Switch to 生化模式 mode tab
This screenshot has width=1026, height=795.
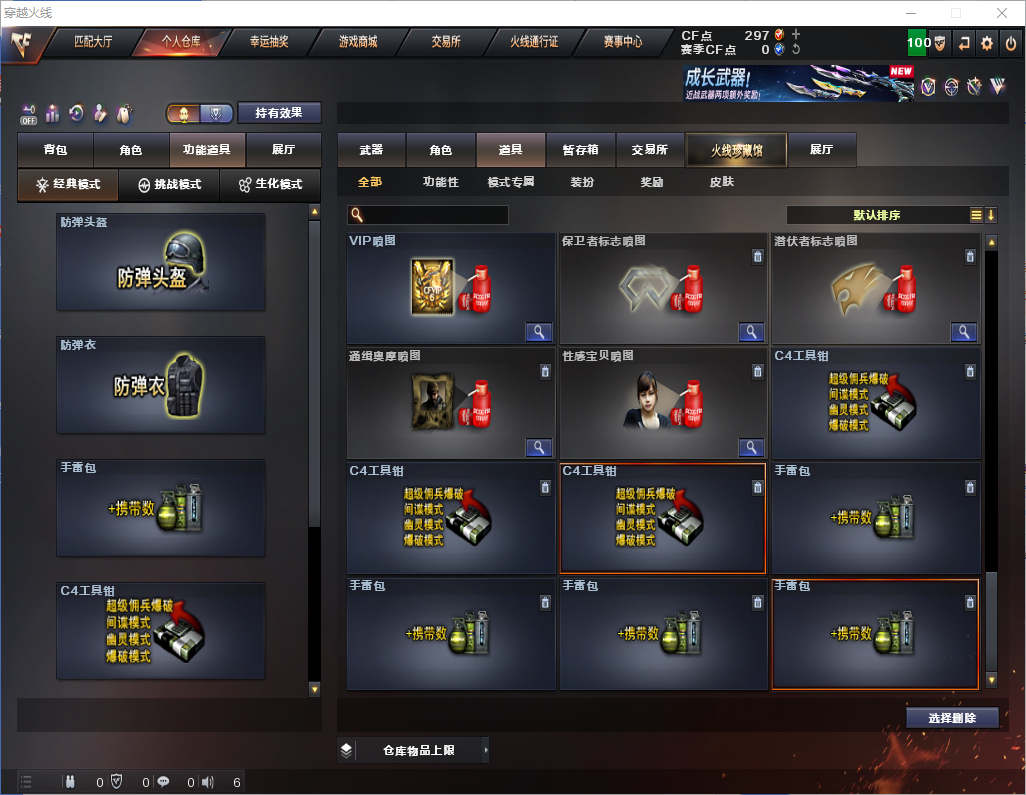coord(270,185)
